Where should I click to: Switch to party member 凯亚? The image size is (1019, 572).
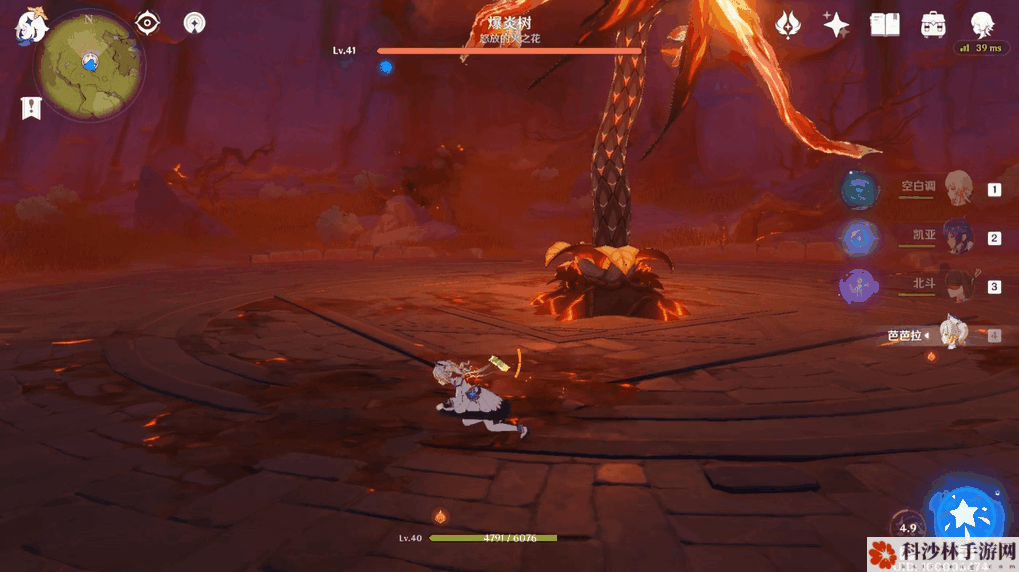tap(958, 238)
